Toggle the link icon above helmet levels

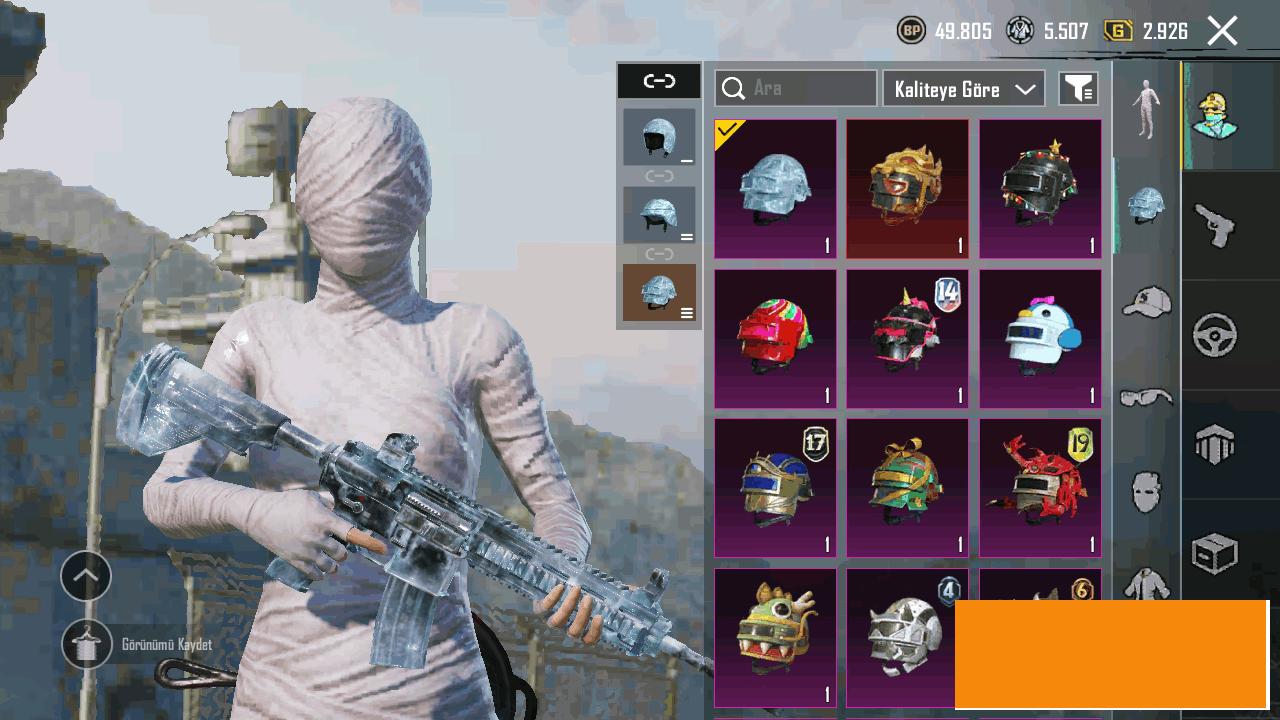[659, 81]
